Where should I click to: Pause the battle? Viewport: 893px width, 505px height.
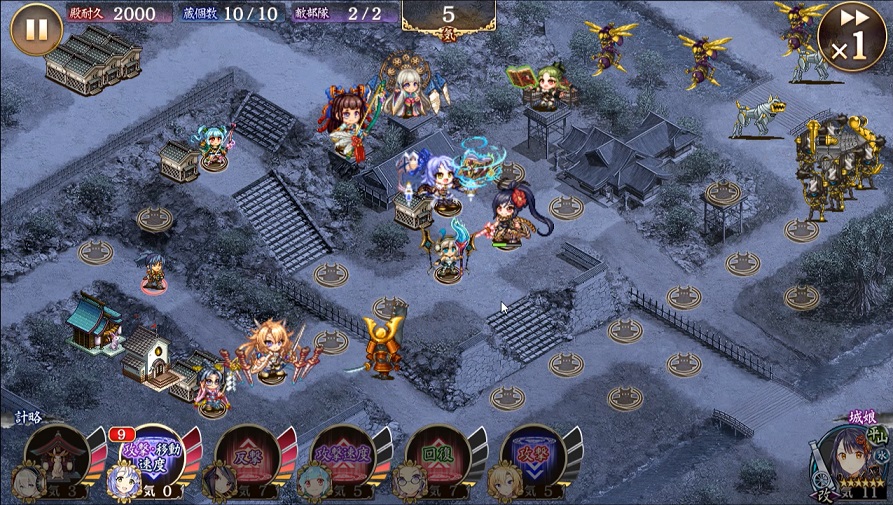(x=36, y=29)
